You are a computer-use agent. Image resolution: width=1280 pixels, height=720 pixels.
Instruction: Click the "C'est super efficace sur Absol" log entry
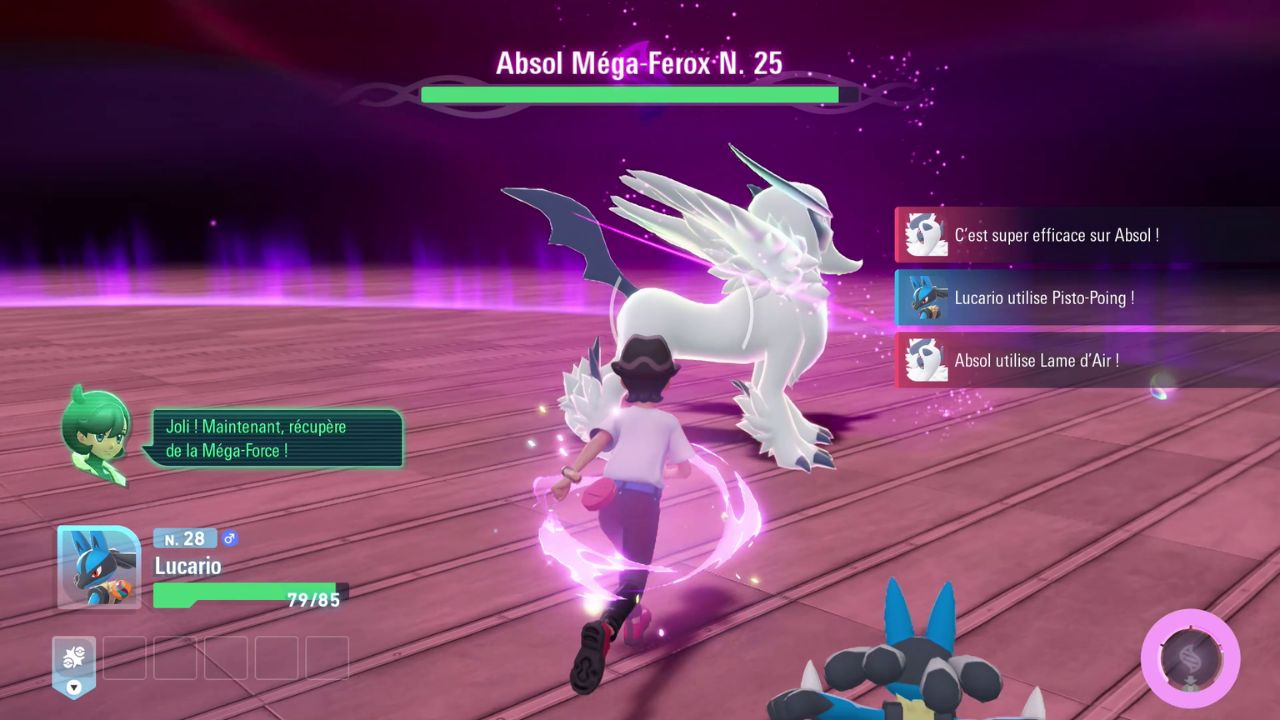tap(1086, 235)
